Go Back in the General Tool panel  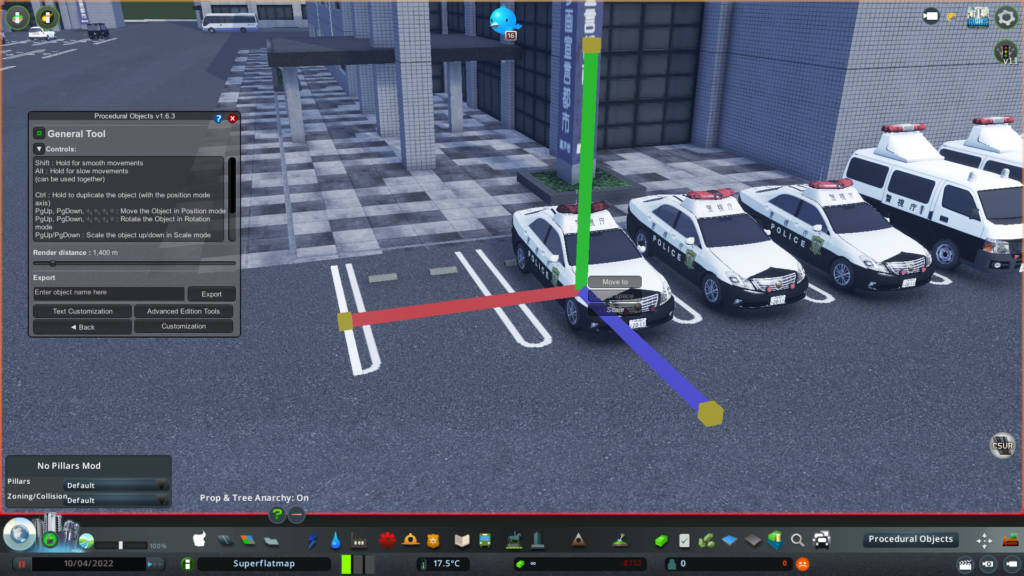(82, 327)
